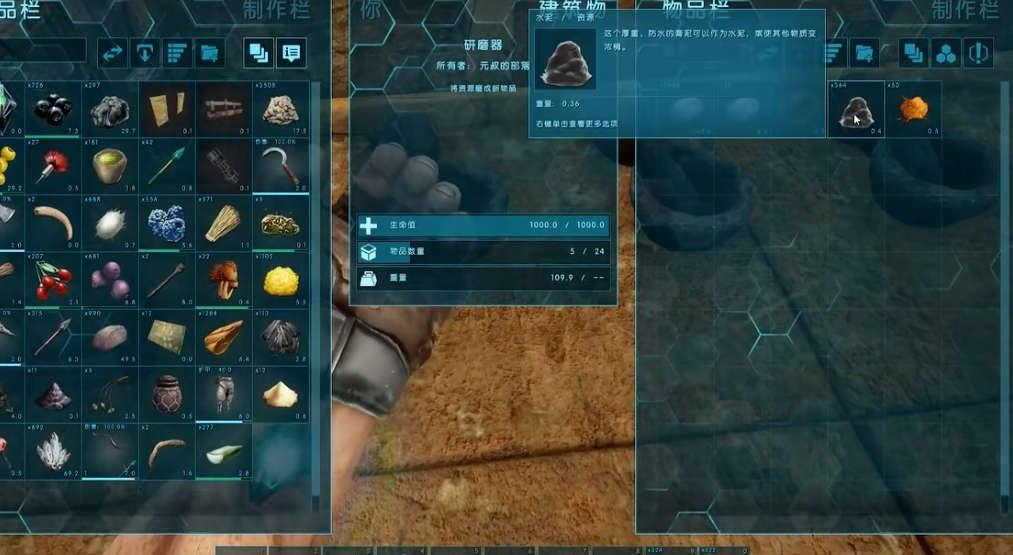Select the orange x50 item in grinder
The image size is (1013, 555).
pos(912,109)
